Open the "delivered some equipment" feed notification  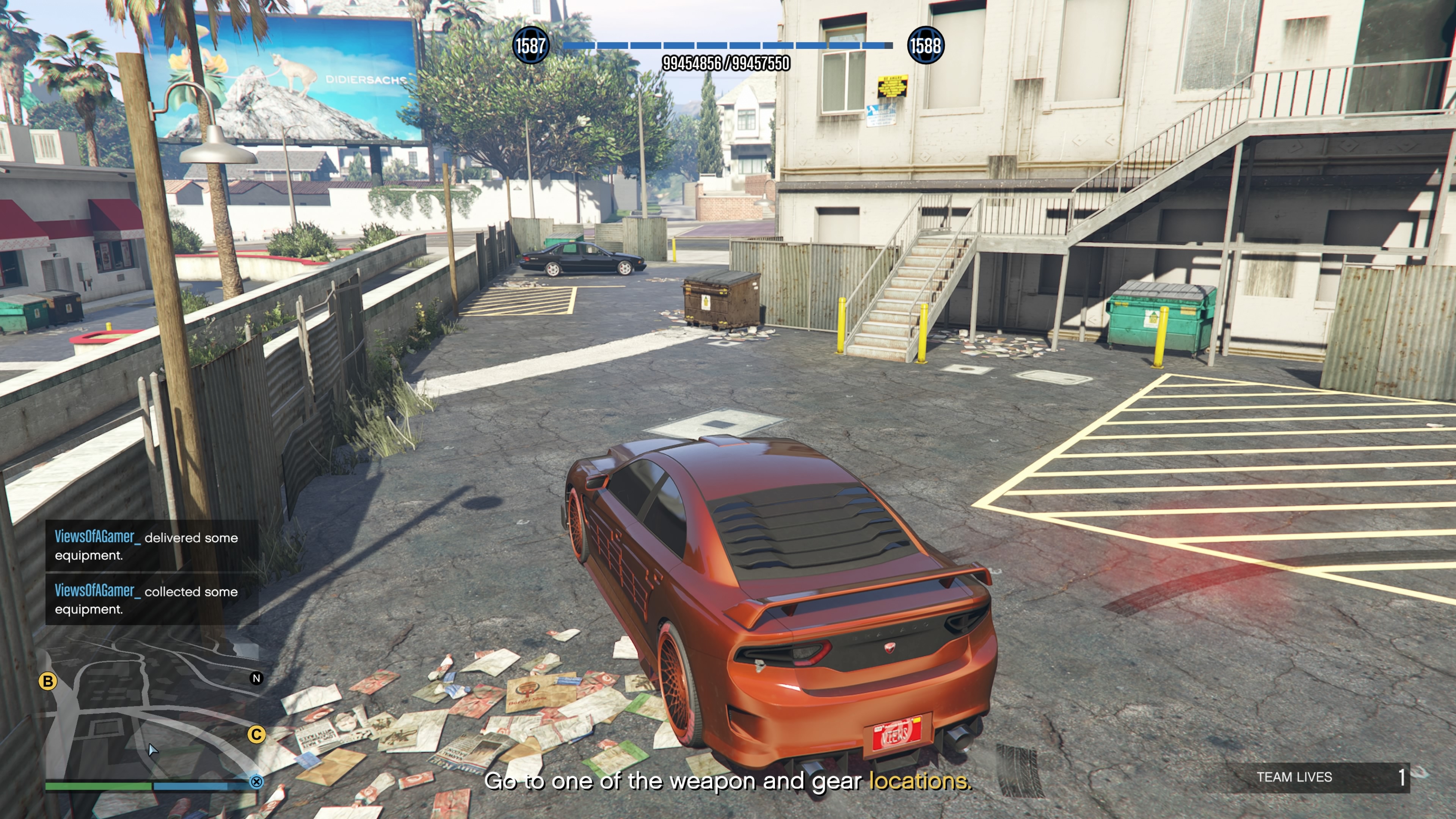click(152, 546)
